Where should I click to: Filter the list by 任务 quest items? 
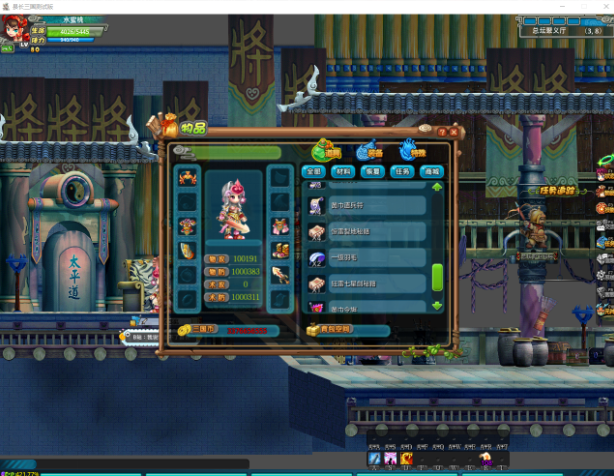click(402, 171)
